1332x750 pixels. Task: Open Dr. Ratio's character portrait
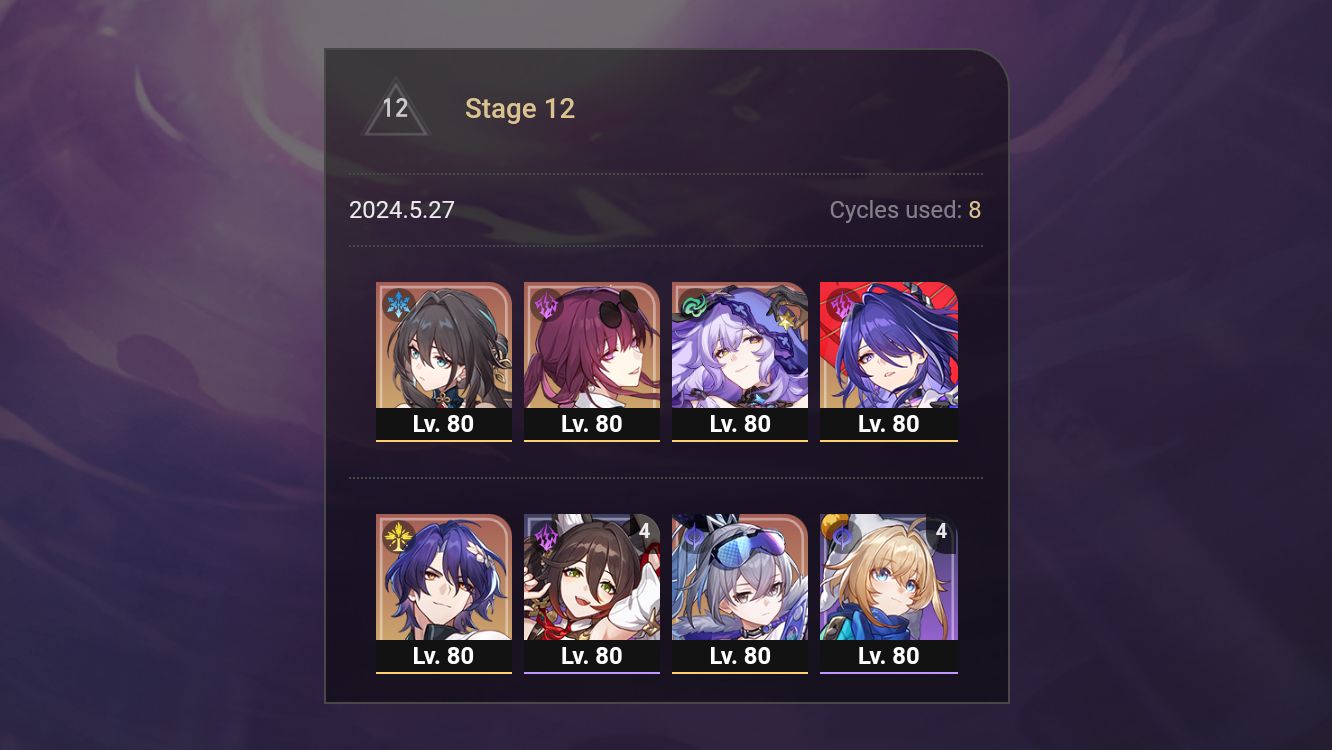[x=444, y=578]
